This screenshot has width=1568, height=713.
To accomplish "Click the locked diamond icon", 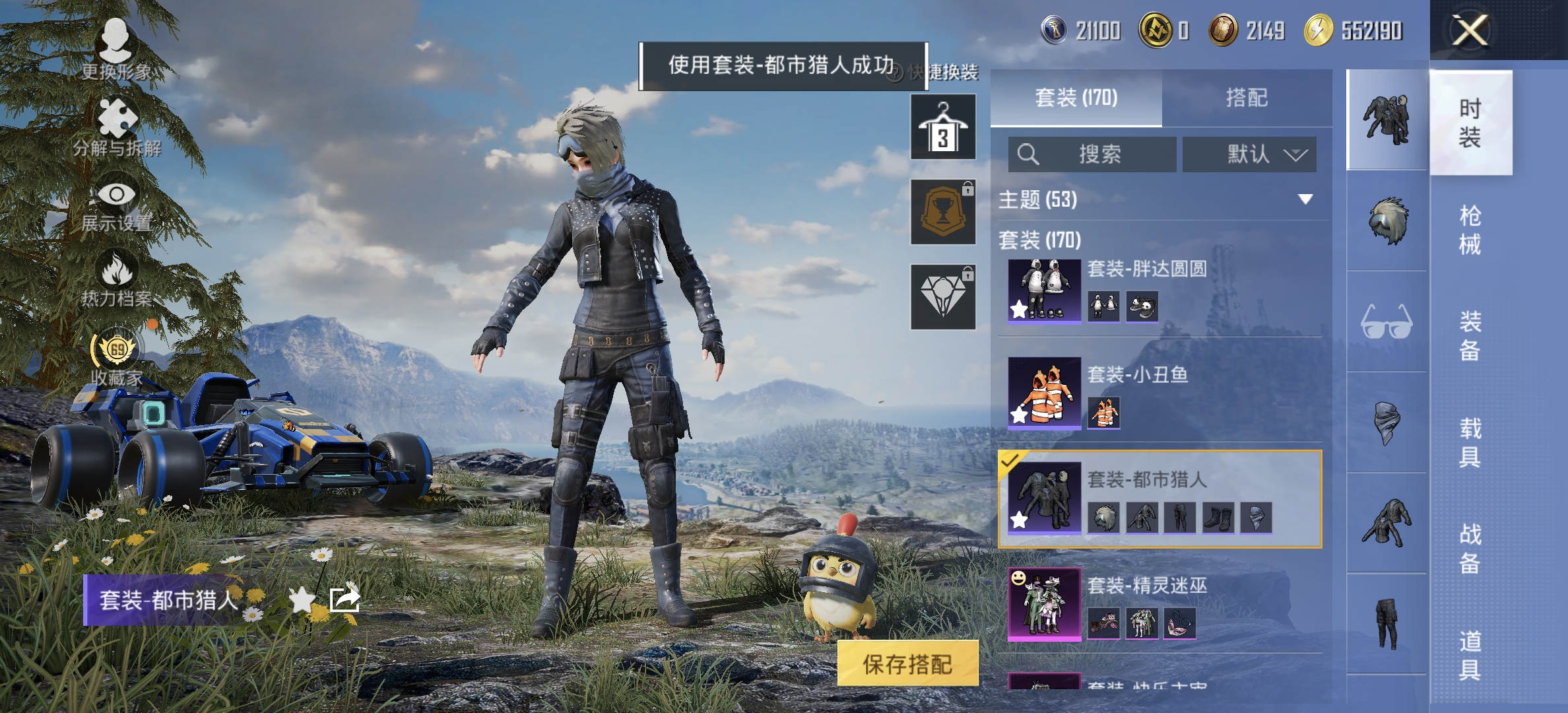I will (942, 297).
